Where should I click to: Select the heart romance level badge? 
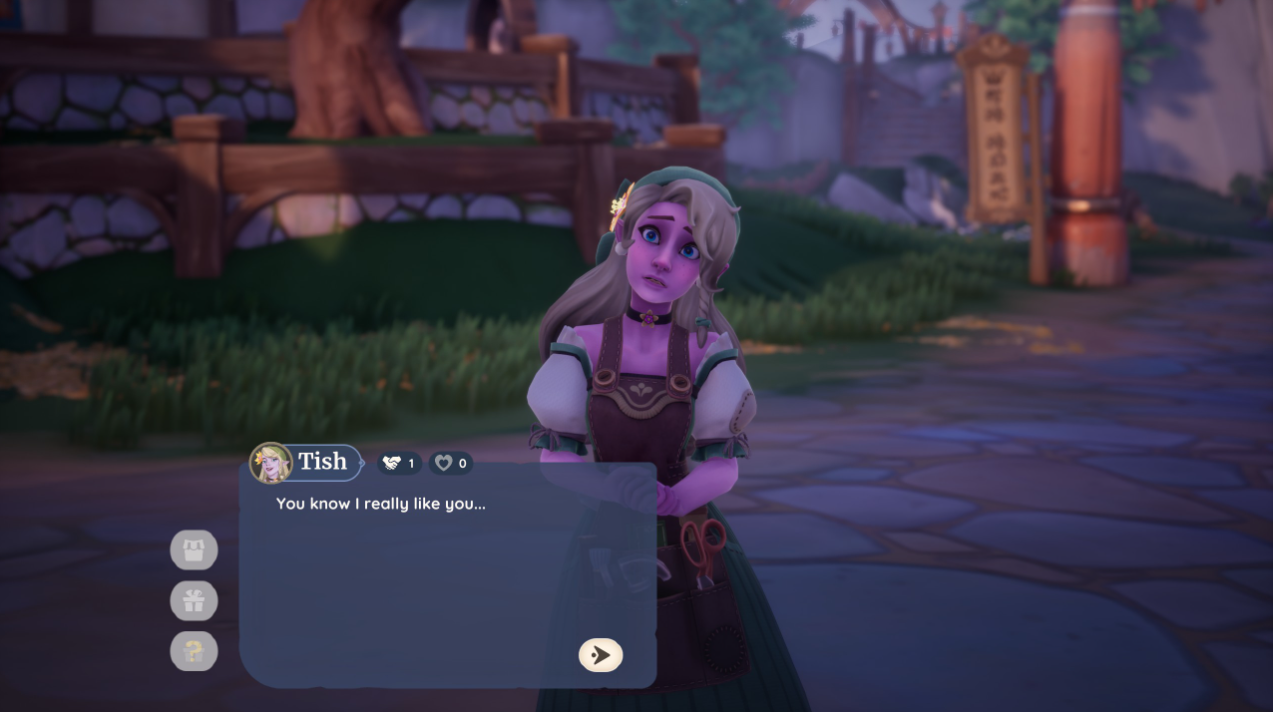[451, 463]
